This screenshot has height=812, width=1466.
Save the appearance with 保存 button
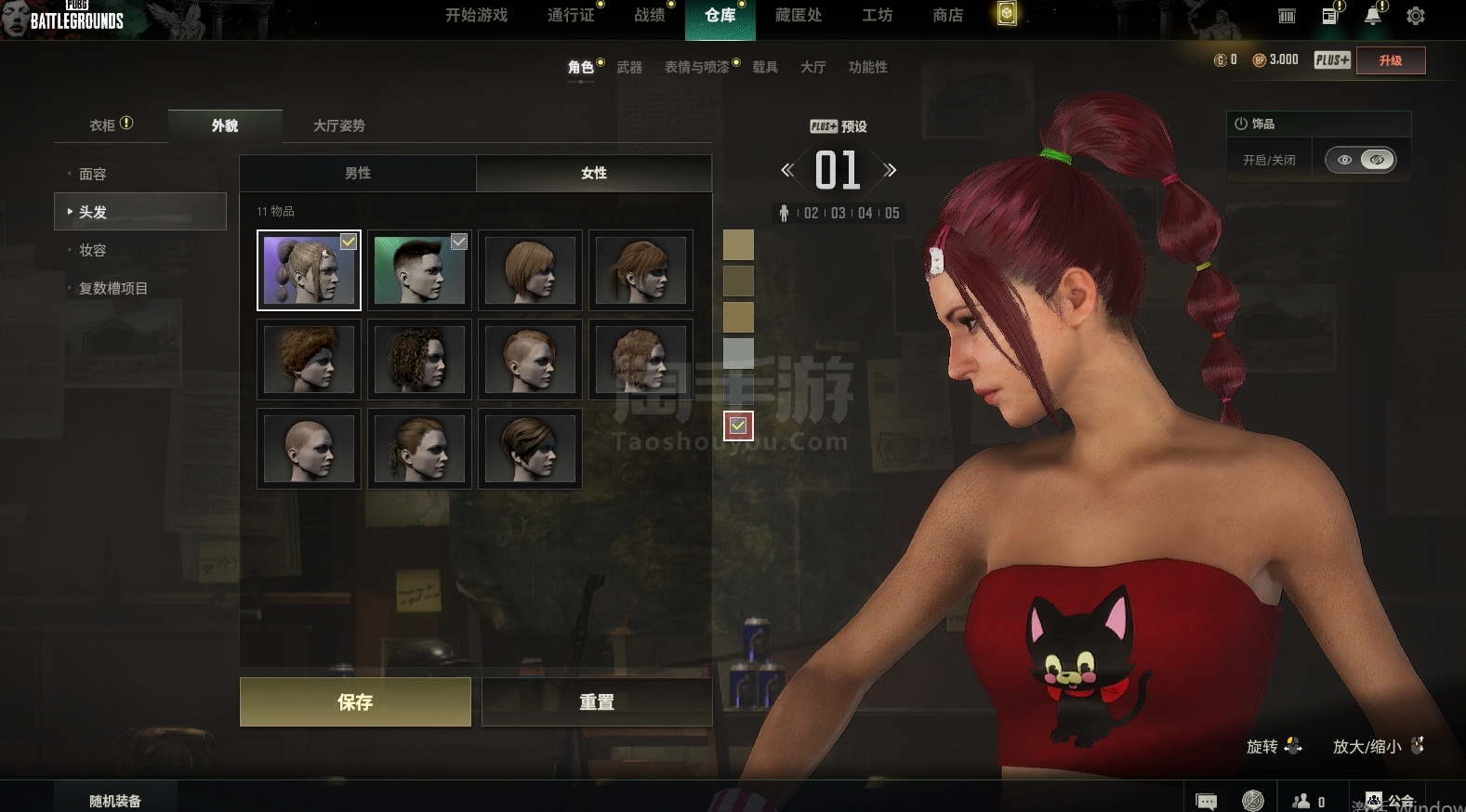pos(355,701)
